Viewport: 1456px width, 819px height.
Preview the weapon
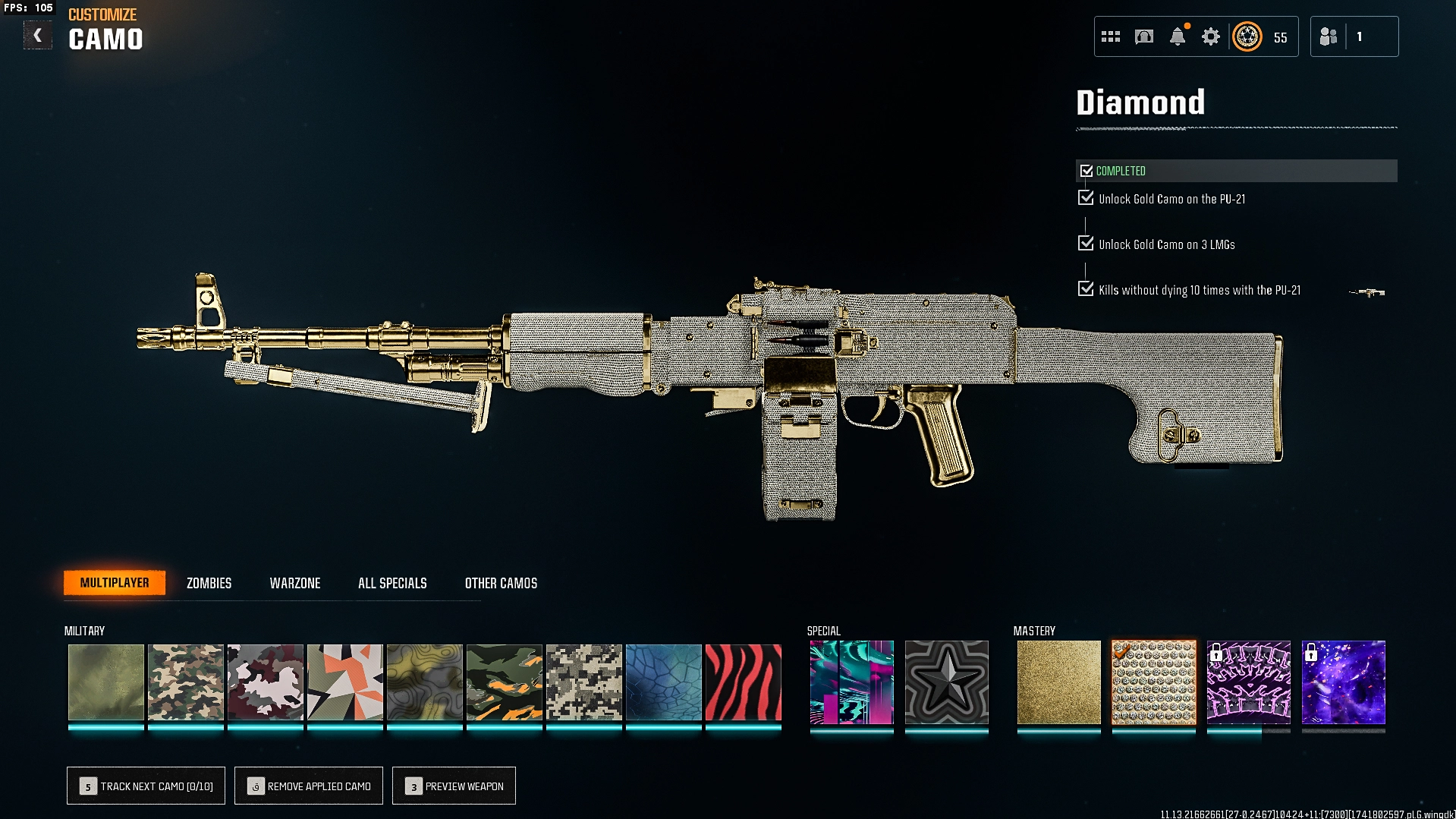pyautogui.click(x=454, y=786)
